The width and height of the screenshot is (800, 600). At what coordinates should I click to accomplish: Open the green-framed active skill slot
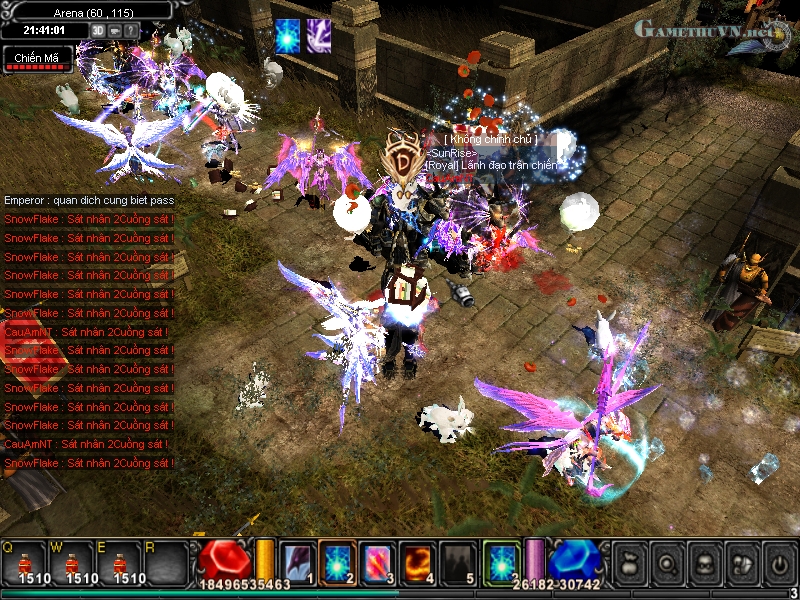(x=502, y=561)
